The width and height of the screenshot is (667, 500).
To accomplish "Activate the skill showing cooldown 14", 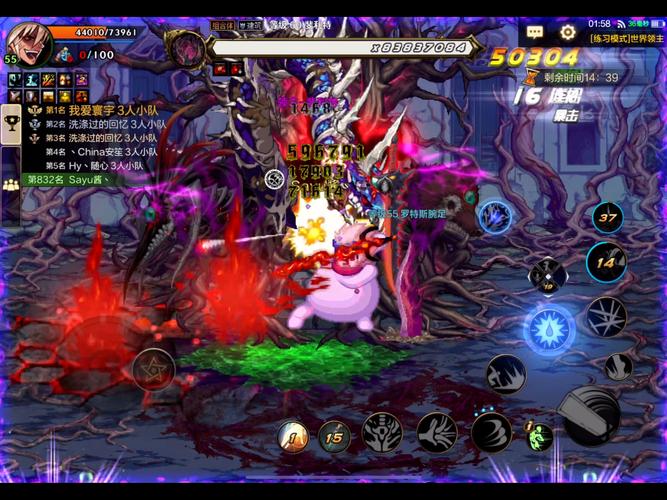I will coord(605,263).
